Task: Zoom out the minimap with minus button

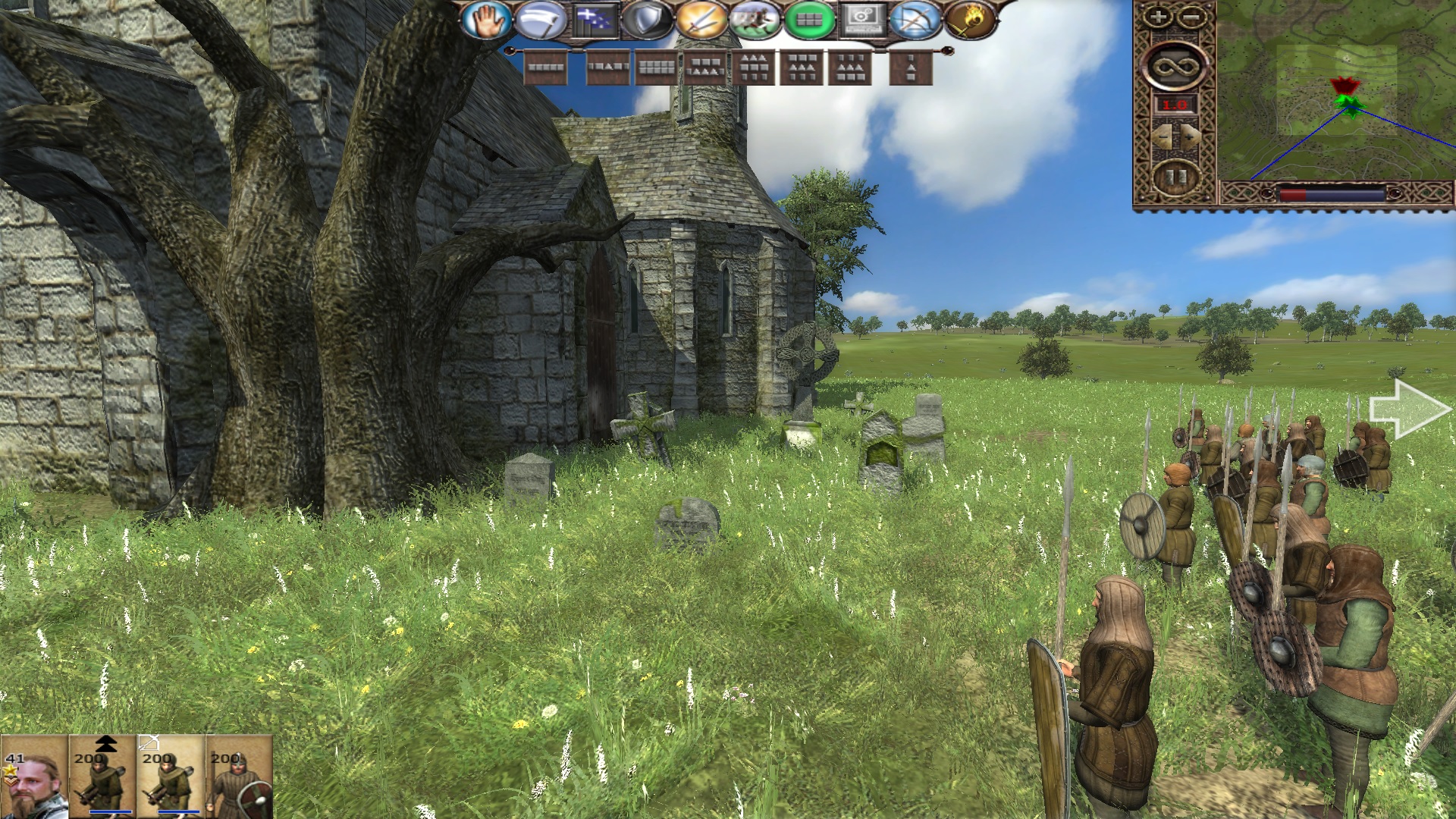Action: point(1191,17)
